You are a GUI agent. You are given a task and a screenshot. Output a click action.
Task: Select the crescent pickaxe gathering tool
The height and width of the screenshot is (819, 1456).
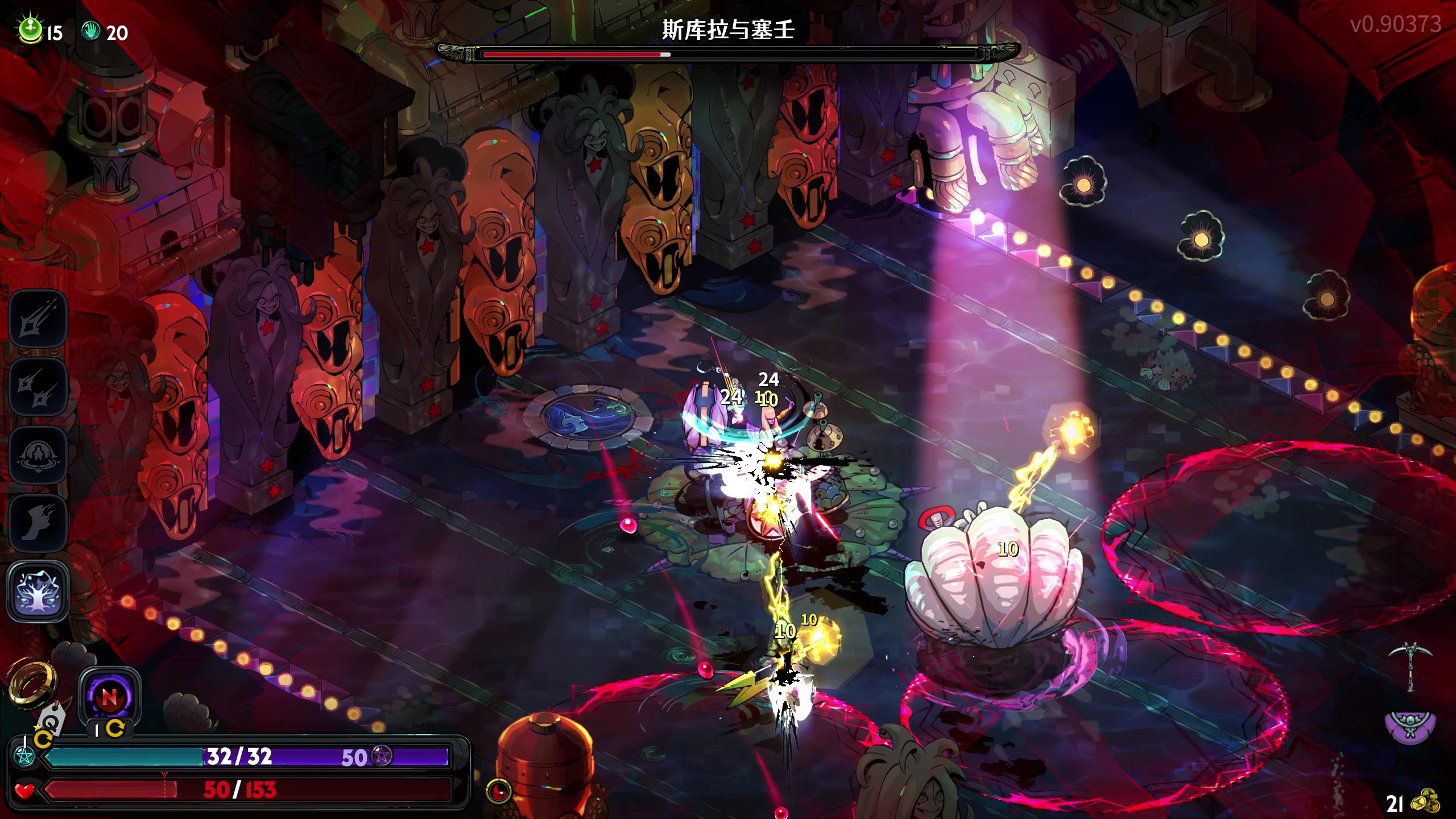click(x=1410, y=665)
